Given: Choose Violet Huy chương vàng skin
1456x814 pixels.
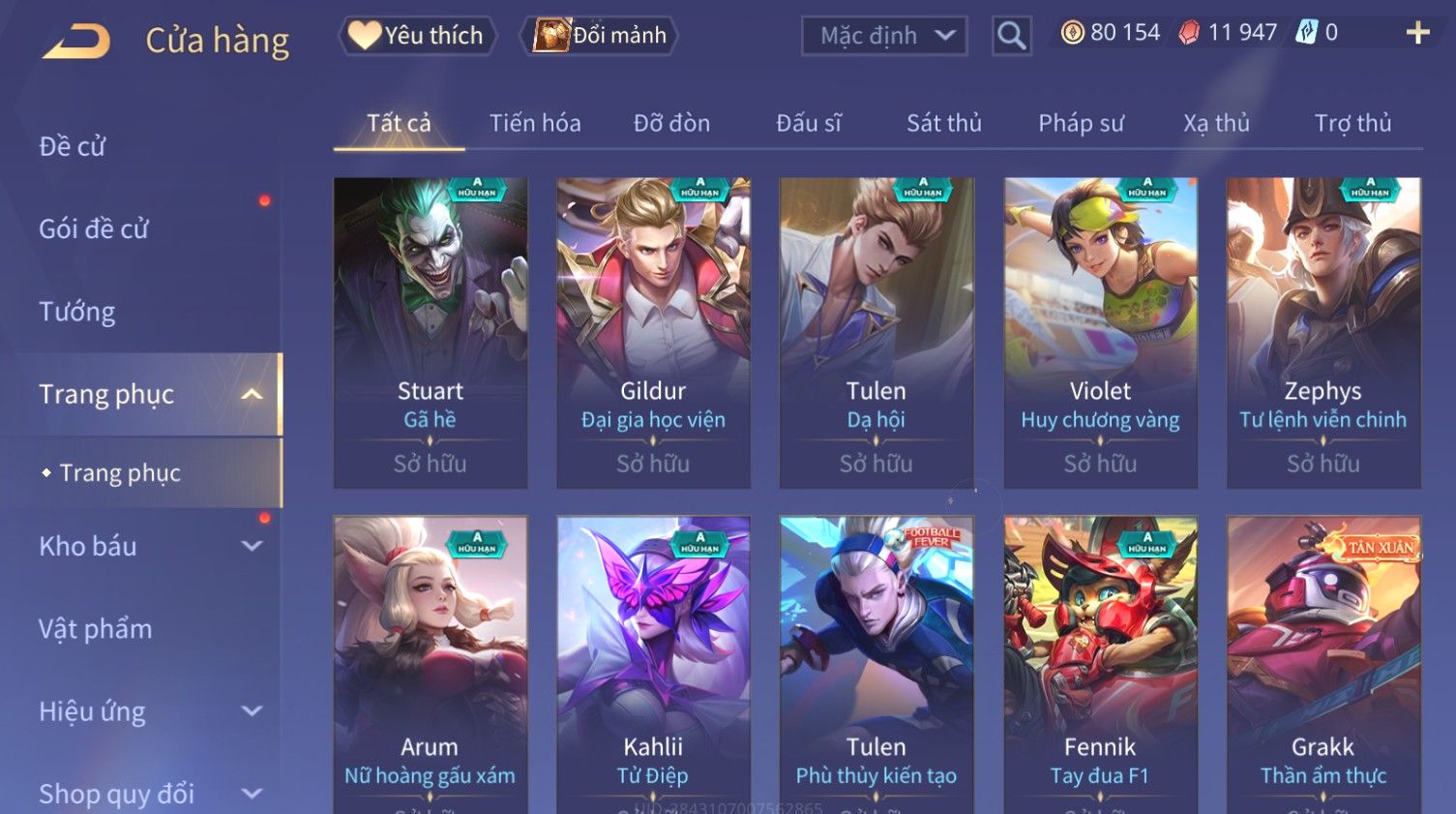Looking at the screenshot, I should tap(1100, 332).
